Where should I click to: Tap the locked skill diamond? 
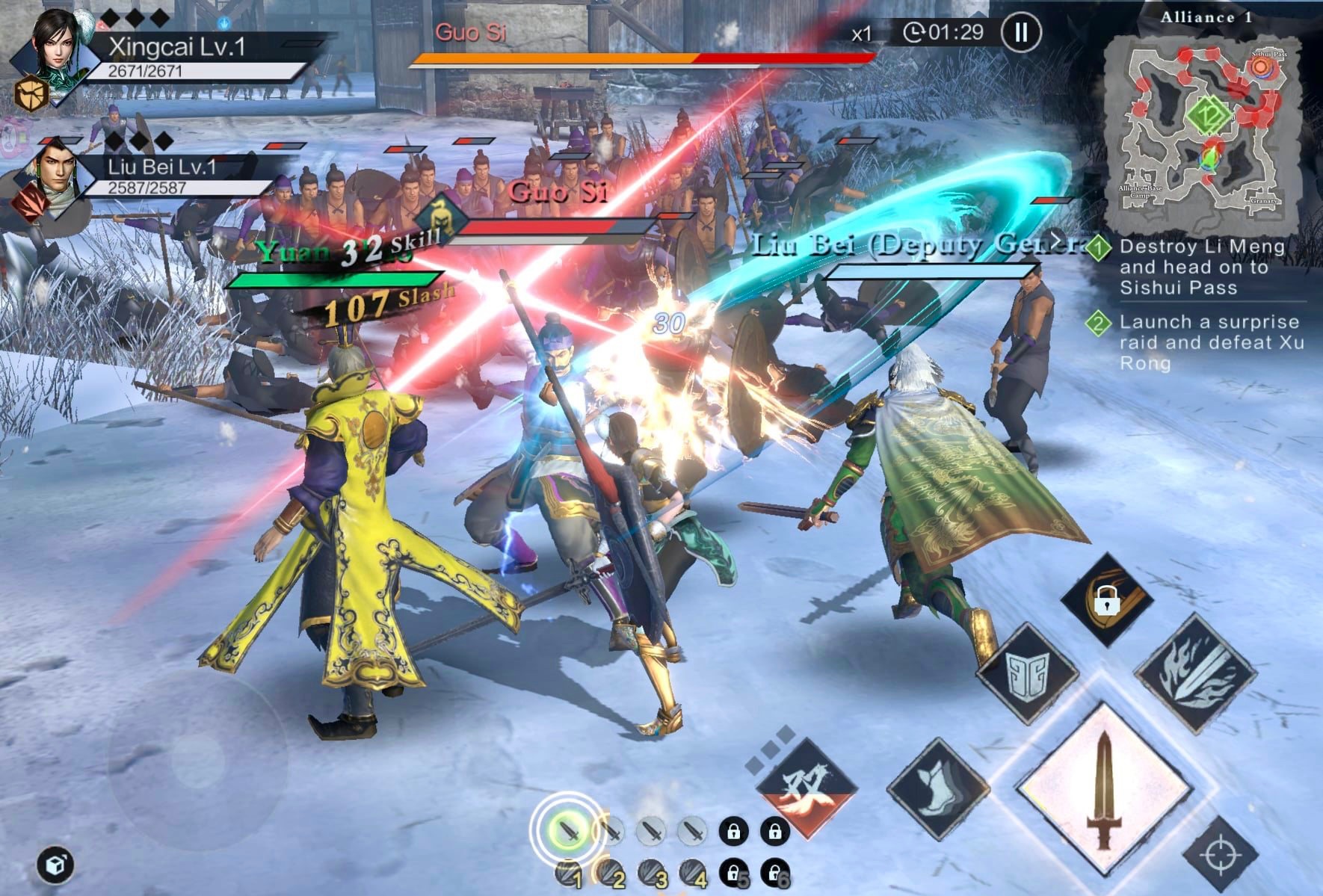[1107, 599]
